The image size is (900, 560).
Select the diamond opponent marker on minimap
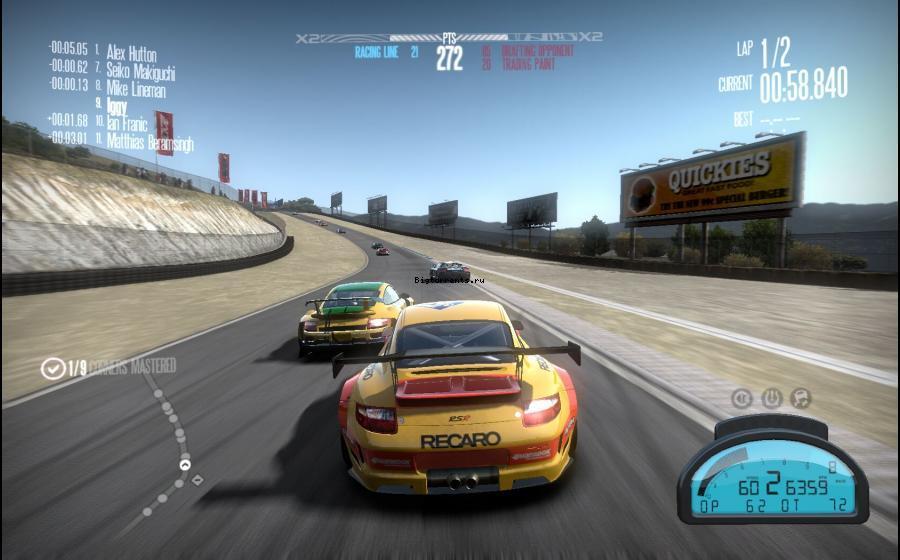197,480
